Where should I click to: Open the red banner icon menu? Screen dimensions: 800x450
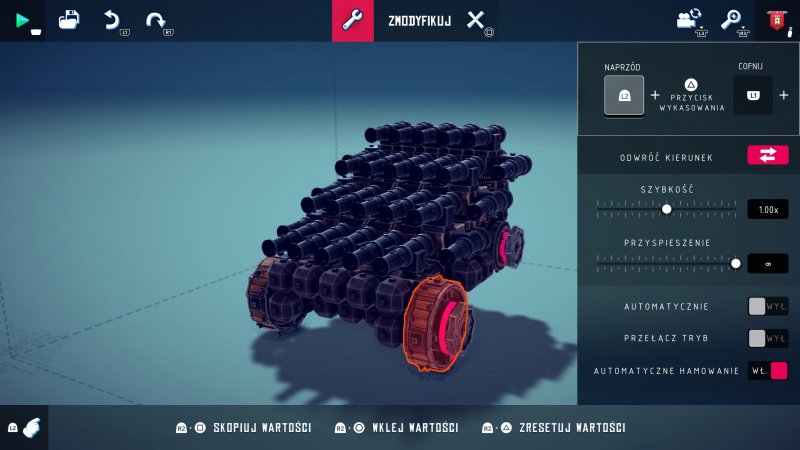coord(776,20)
